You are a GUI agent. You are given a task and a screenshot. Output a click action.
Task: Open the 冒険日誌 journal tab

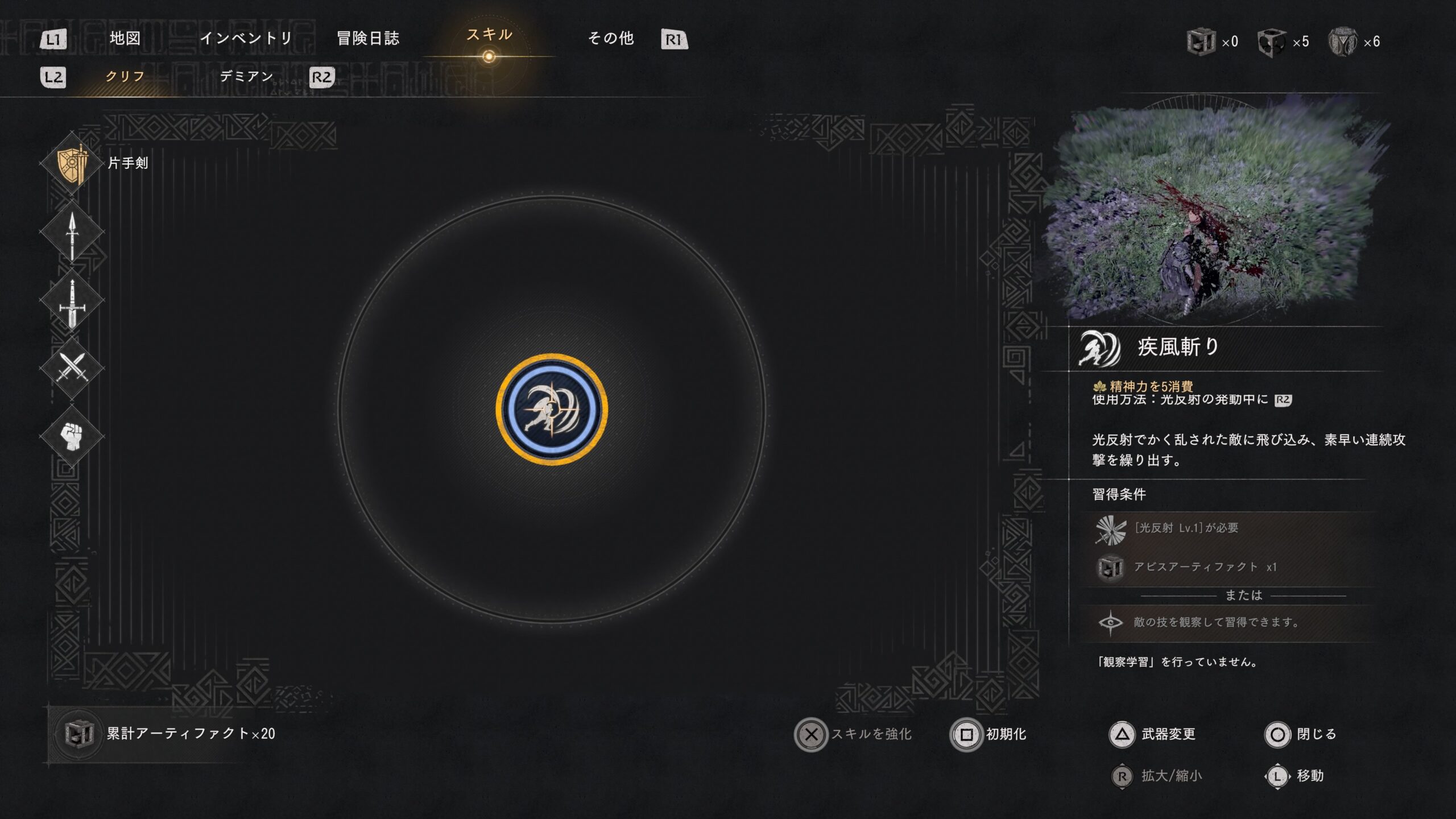click(368, 39)
